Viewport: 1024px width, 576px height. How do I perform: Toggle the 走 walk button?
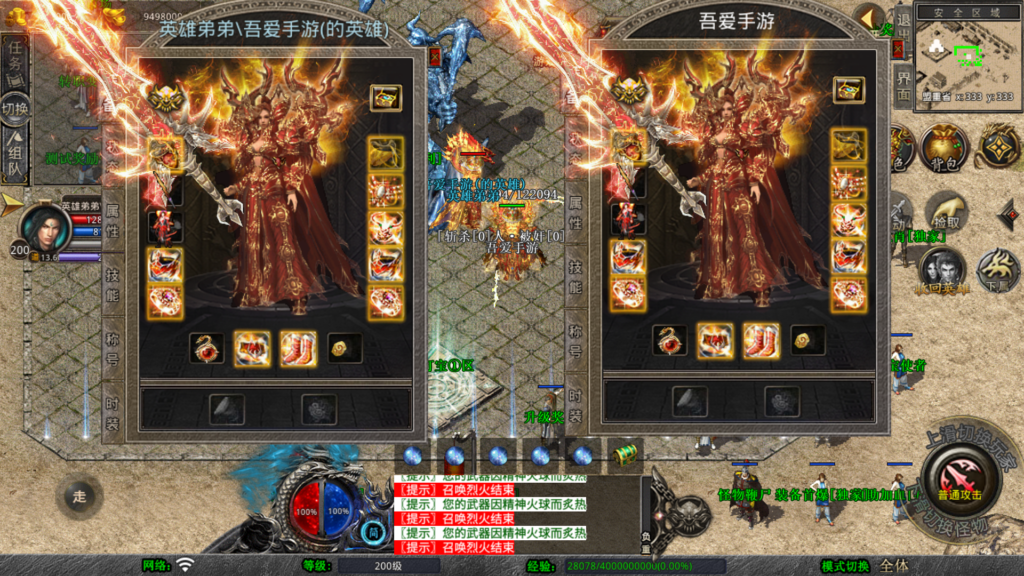pyautogui.click(x=80, y=495)
